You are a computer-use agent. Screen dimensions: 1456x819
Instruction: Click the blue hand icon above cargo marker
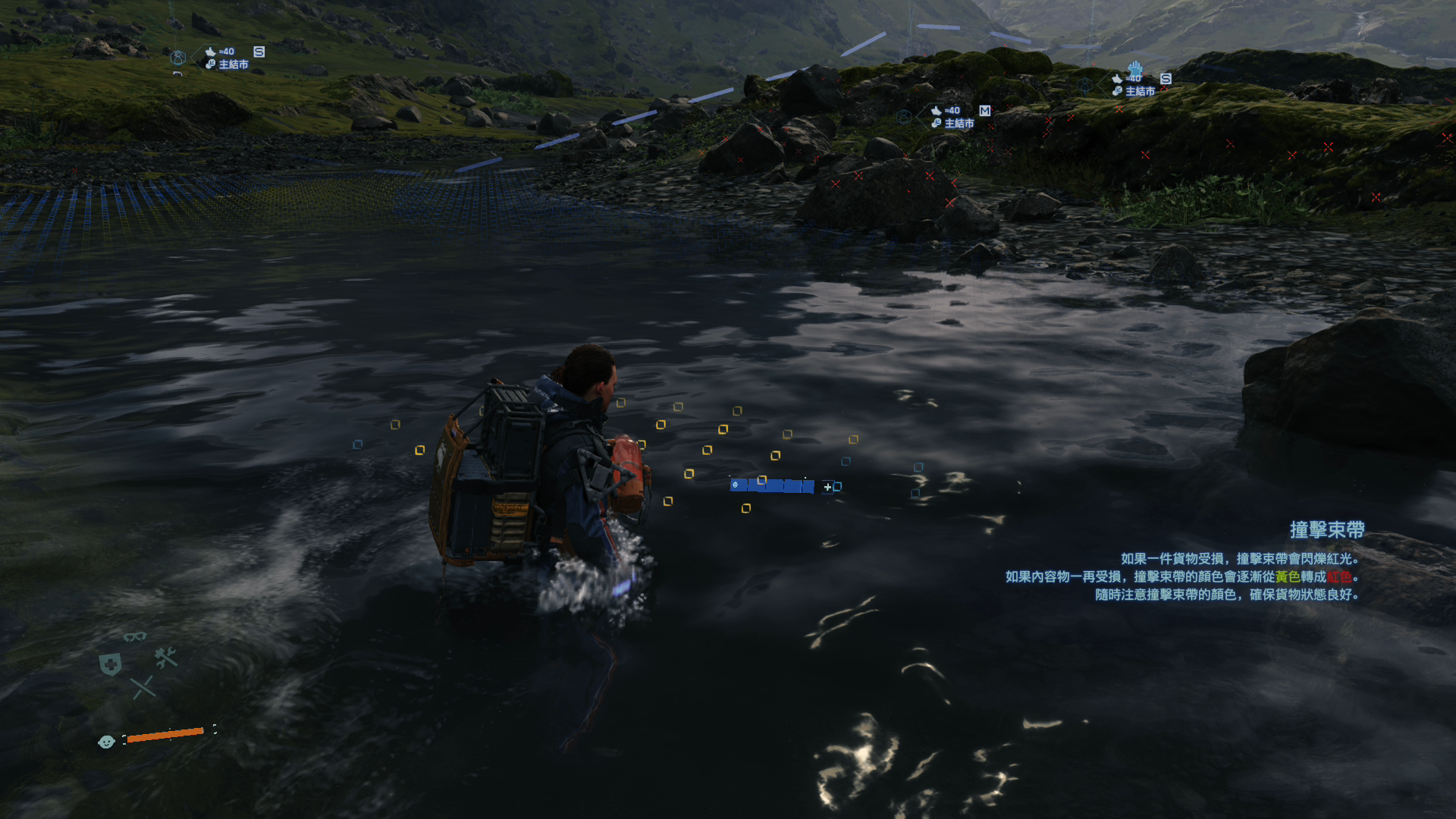tap(1134, 67)
